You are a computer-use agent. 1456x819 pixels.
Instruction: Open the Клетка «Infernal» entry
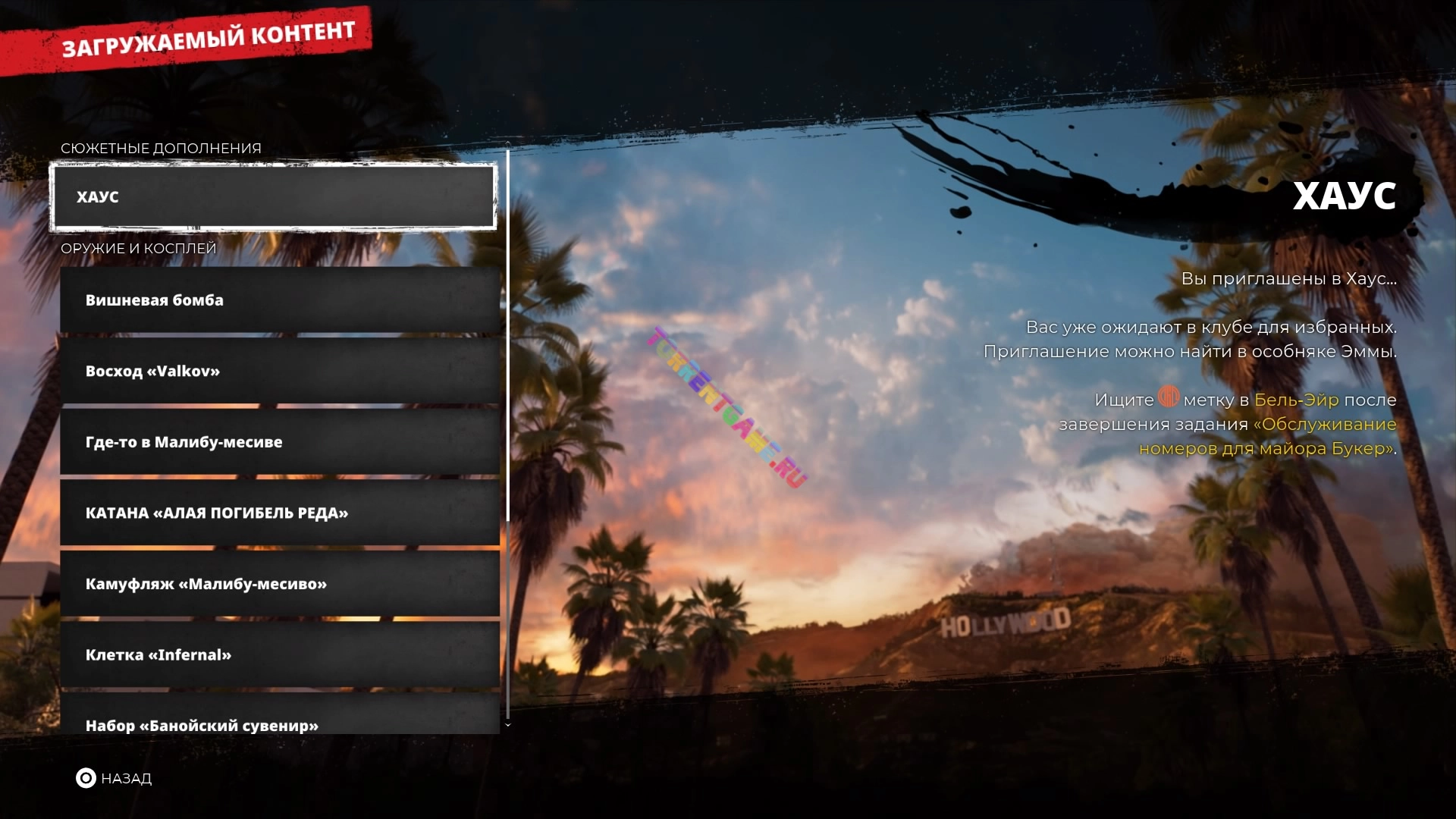pos(279,655)
